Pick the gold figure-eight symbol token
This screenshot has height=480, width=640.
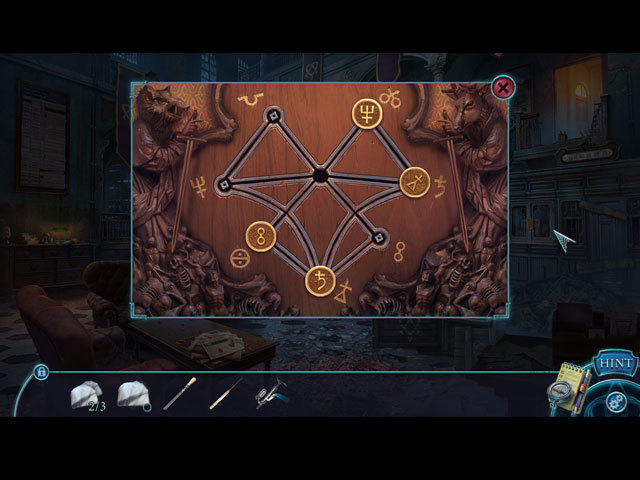pyautogui.click(x=262, y=236)
